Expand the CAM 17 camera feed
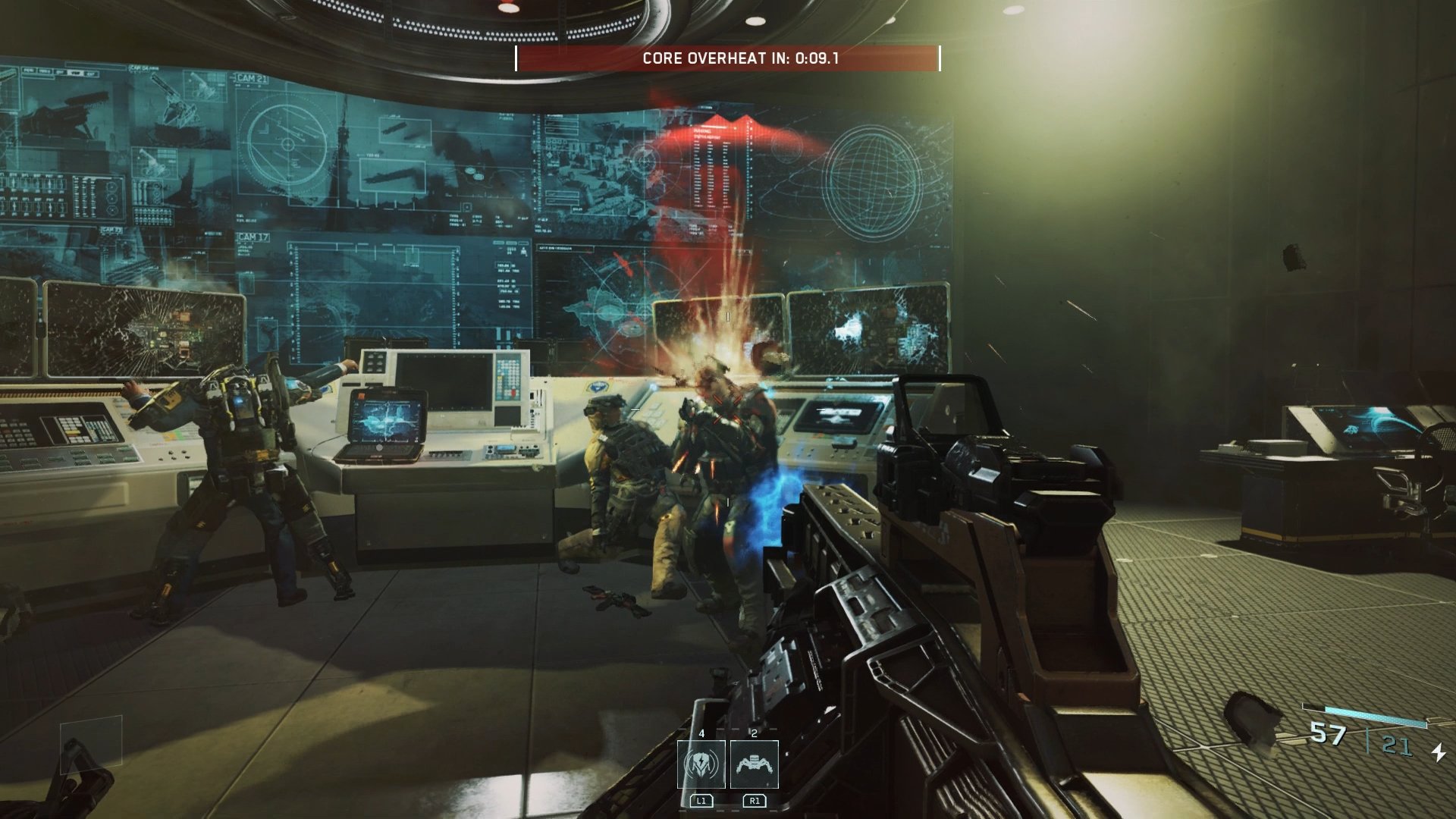 253,237
